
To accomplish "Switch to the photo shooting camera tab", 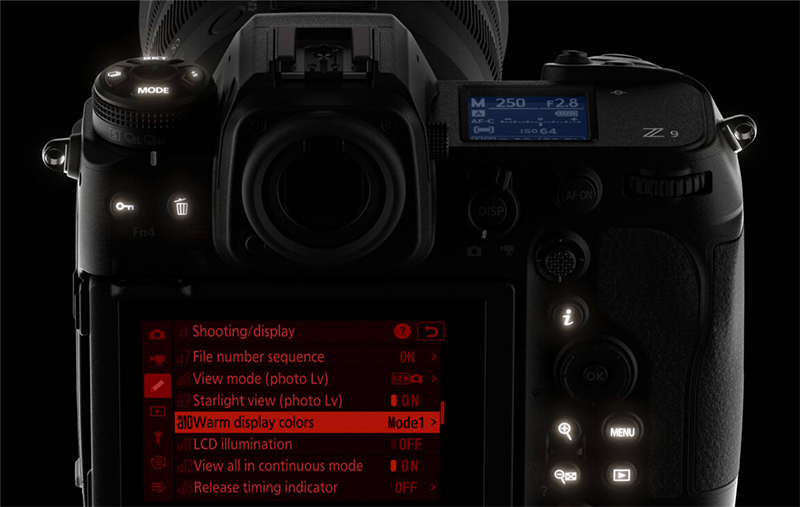I will click(157, 334).
